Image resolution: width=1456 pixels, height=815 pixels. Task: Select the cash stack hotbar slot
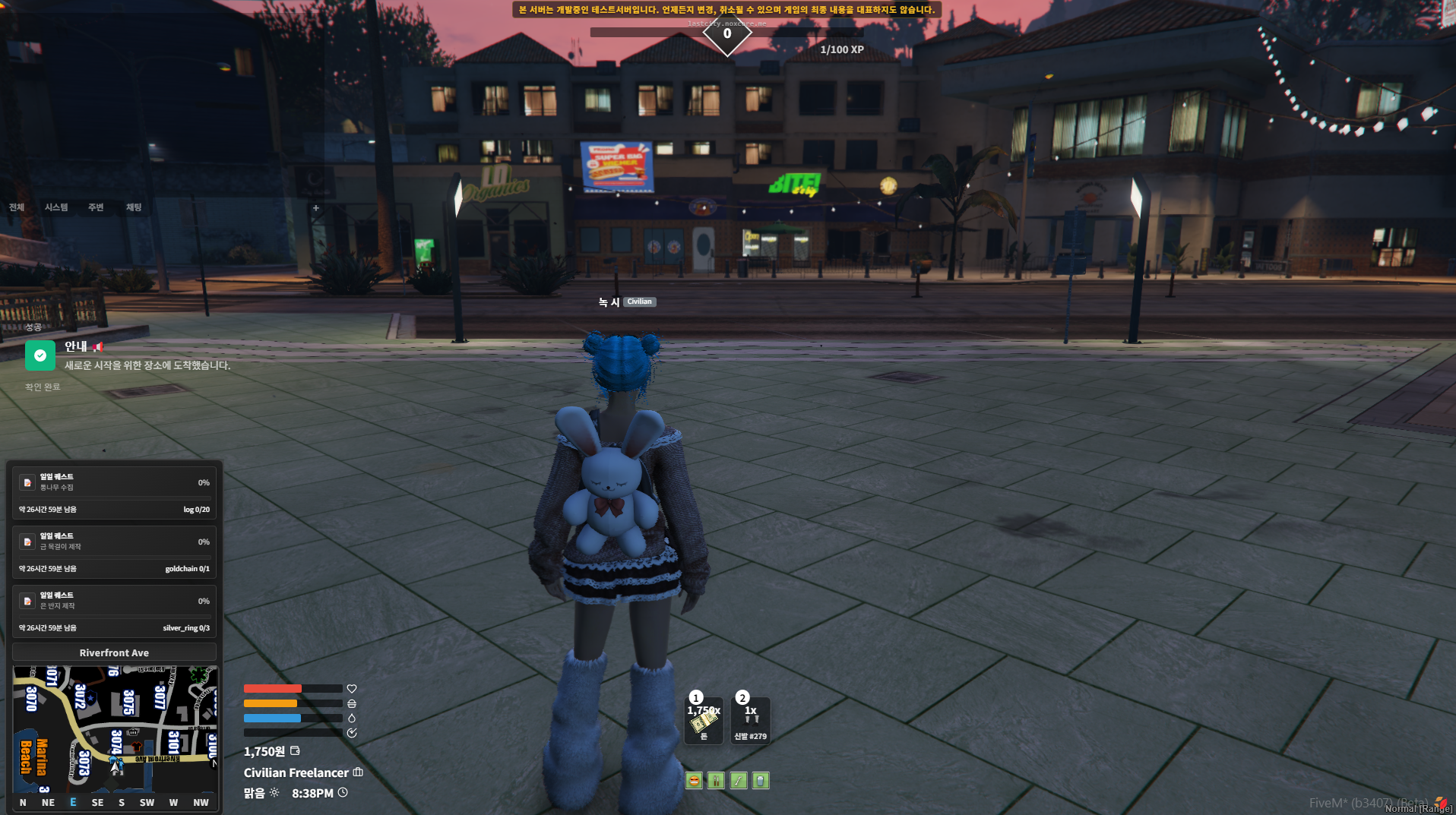click(704, 720)
